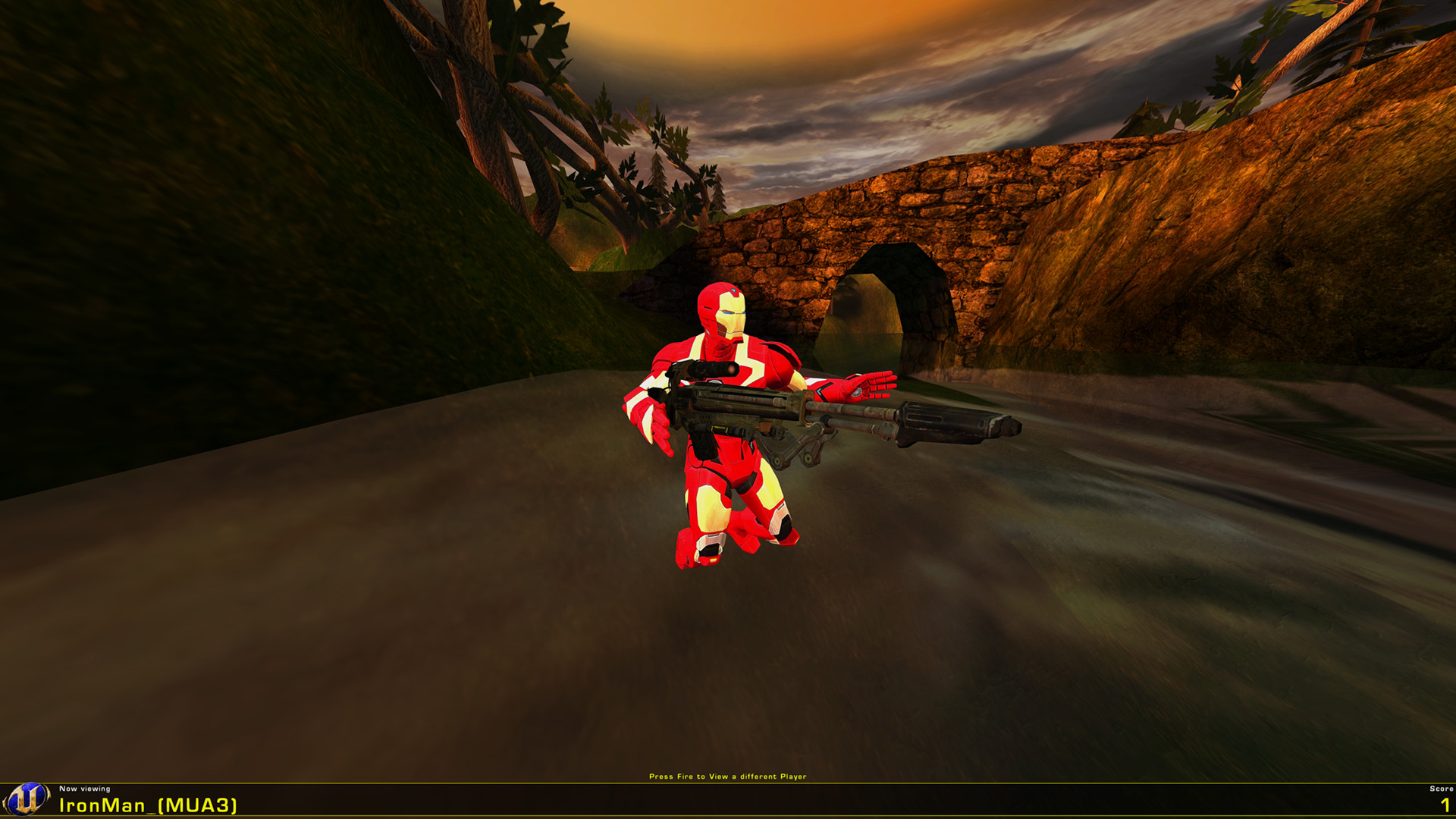Click the IronMan_(MUA3) player name
1456x819 pixels.
click(x=148, y=805)
